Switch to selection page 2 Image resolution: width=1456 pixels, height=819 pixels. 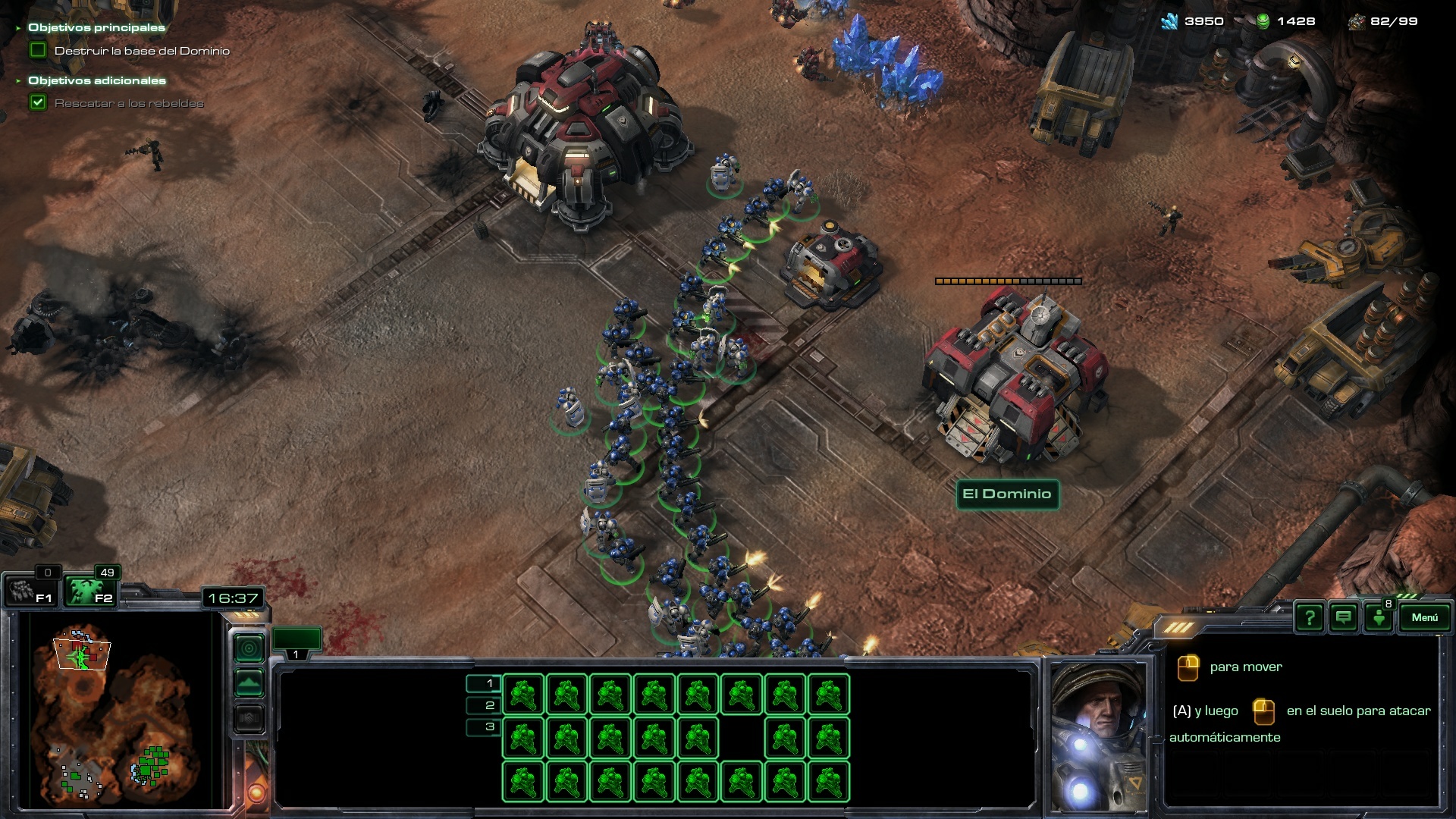pyautogui.click(x=484, y=705)
